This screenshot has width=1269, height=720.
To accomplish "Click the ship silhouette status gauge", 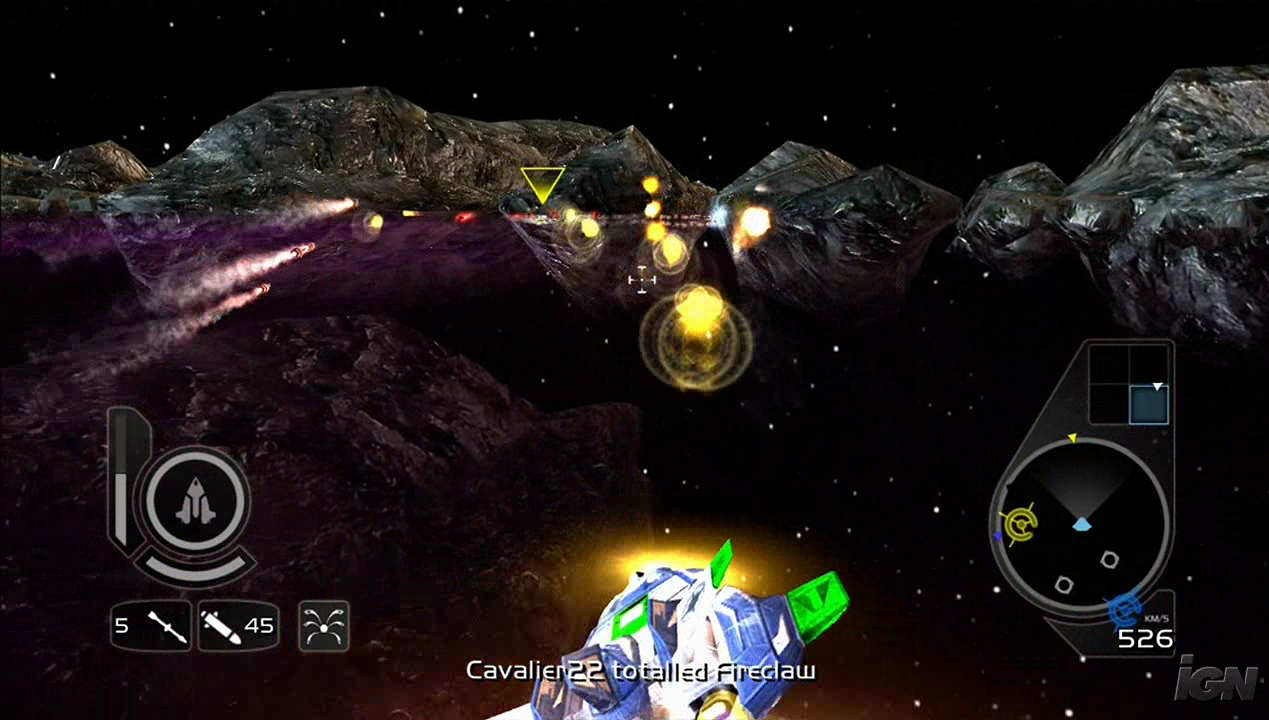I will point(196,500).
